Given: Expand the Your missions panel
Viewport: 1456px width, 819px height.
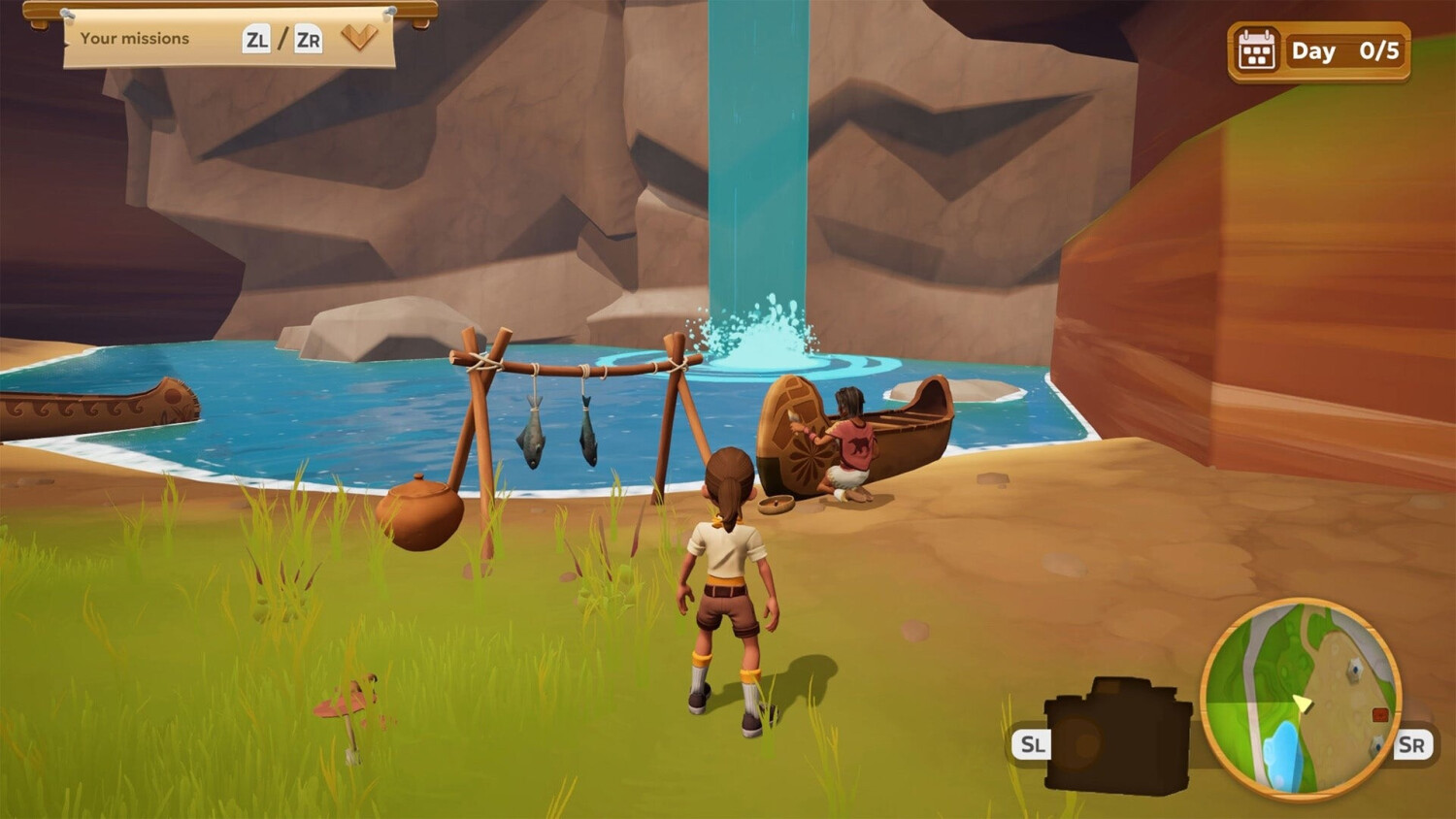Looking at the screenshot, I should (x=359, y=39).
